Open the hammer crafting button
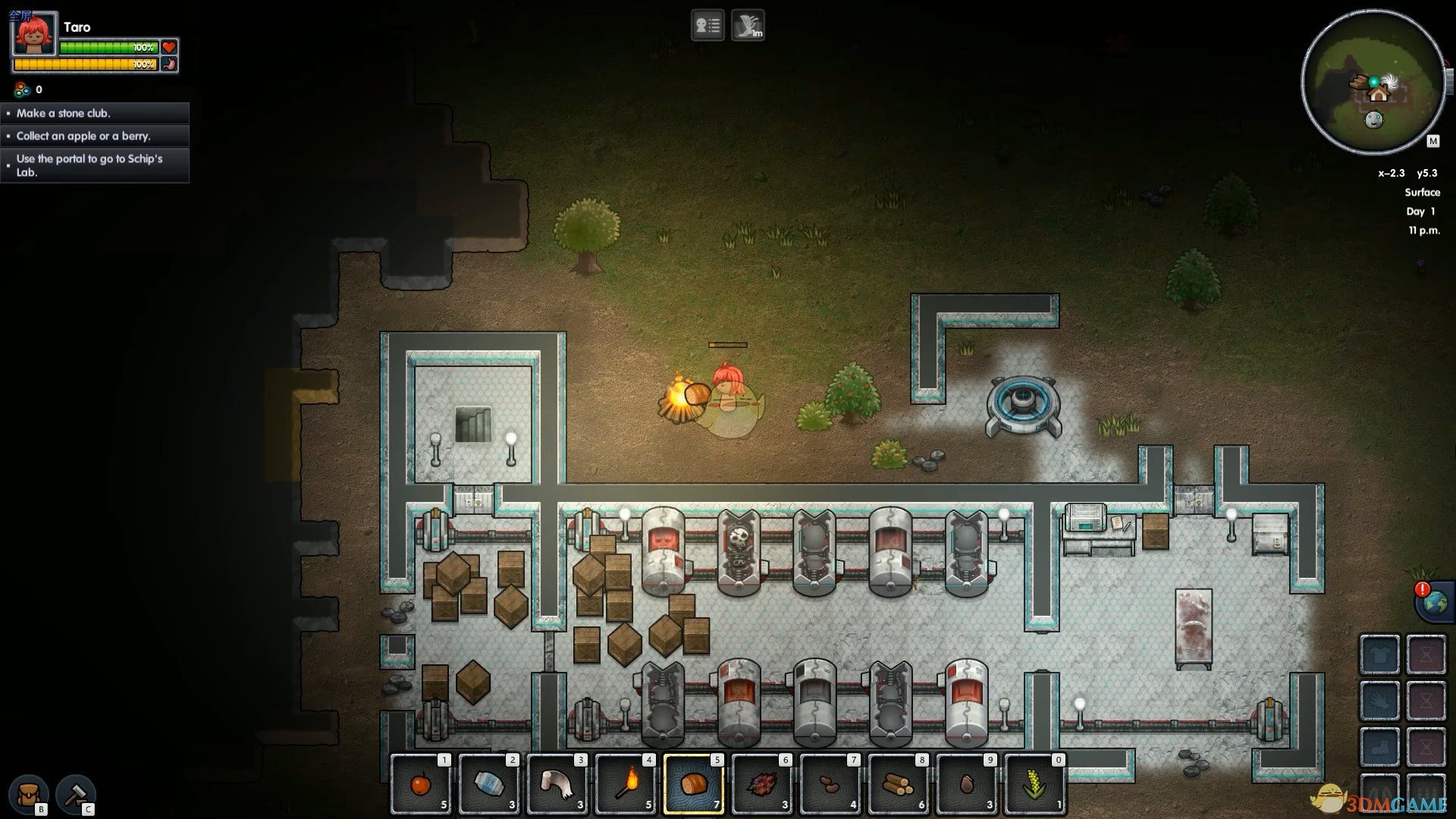1456x819 pixels. (x=75, y=793)
